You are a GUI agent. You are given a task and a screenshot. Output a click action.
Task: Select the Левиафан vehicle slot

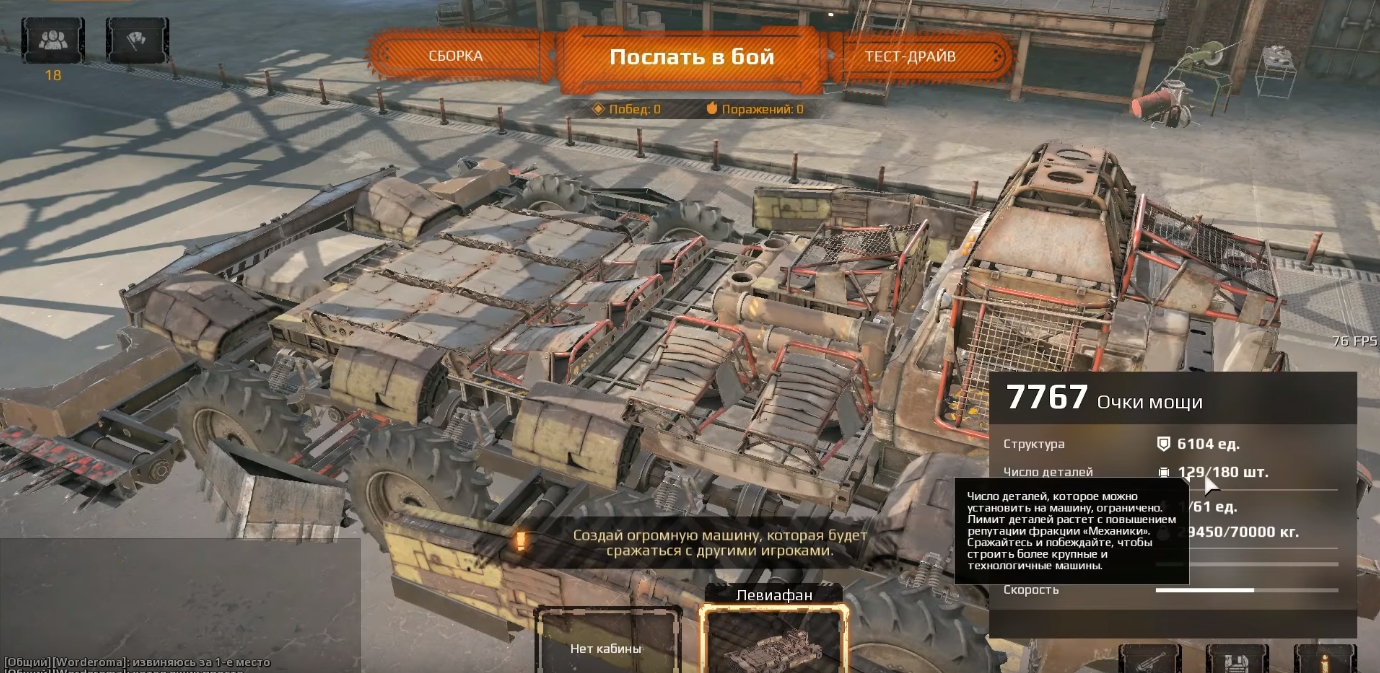[x=773, y=642]
